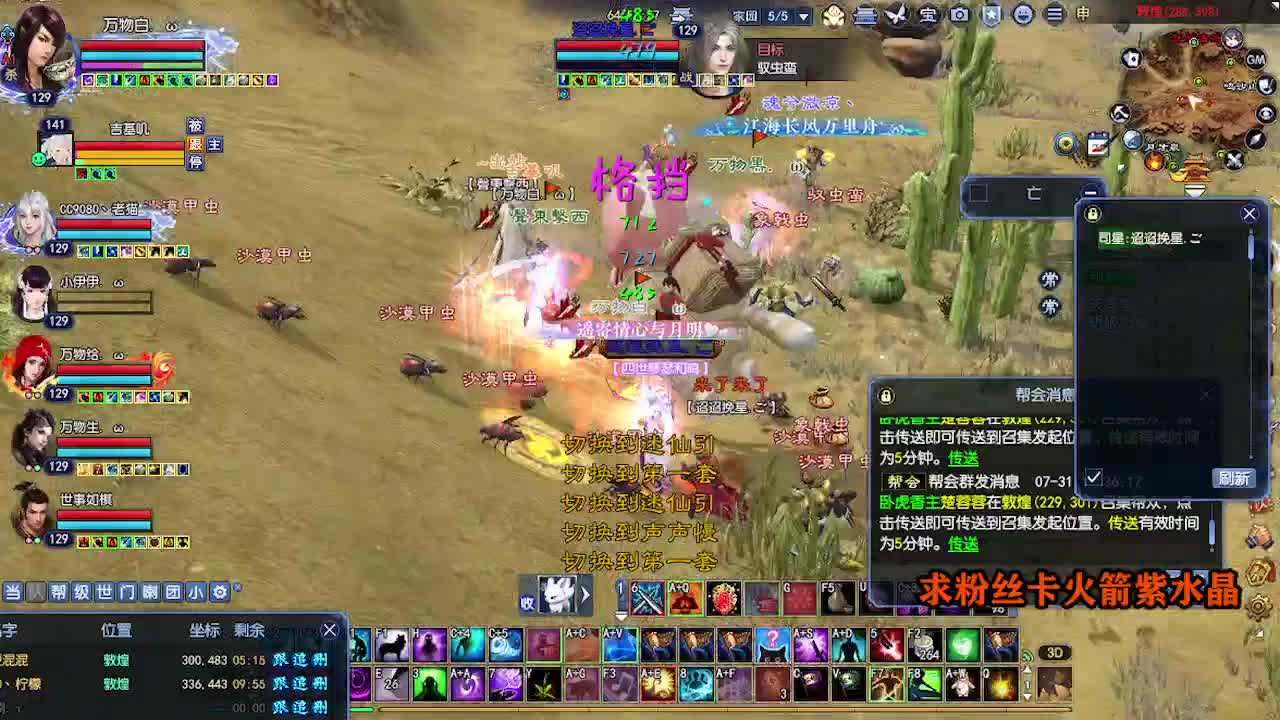Click the green 传送 teleport link
Viewport: 1280px width, 720px height.
coord(961,457)
